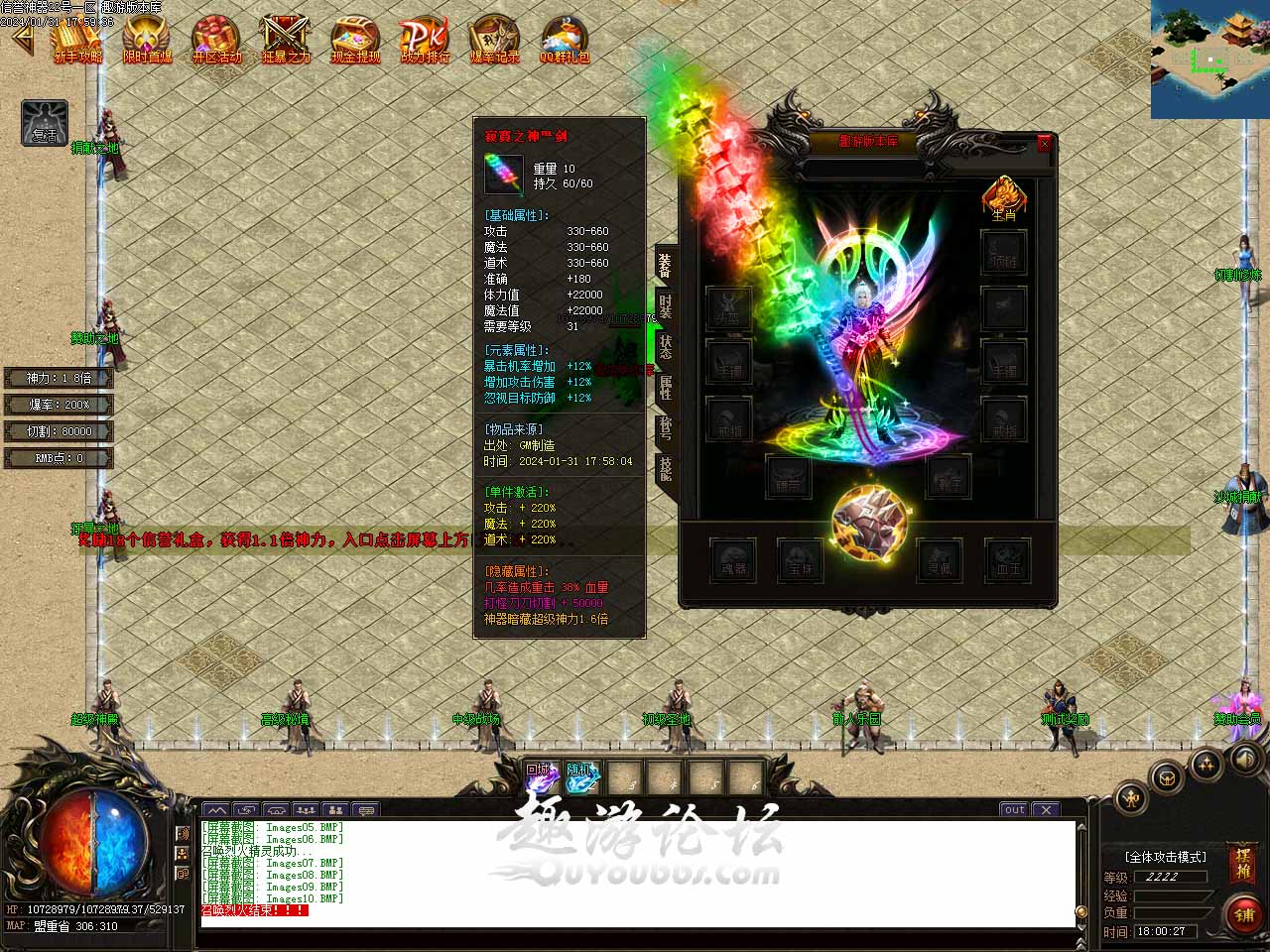Open the 现金提现 treasure chest
The height and width of the screenshot is (952, 1270).
click(355, 40)
